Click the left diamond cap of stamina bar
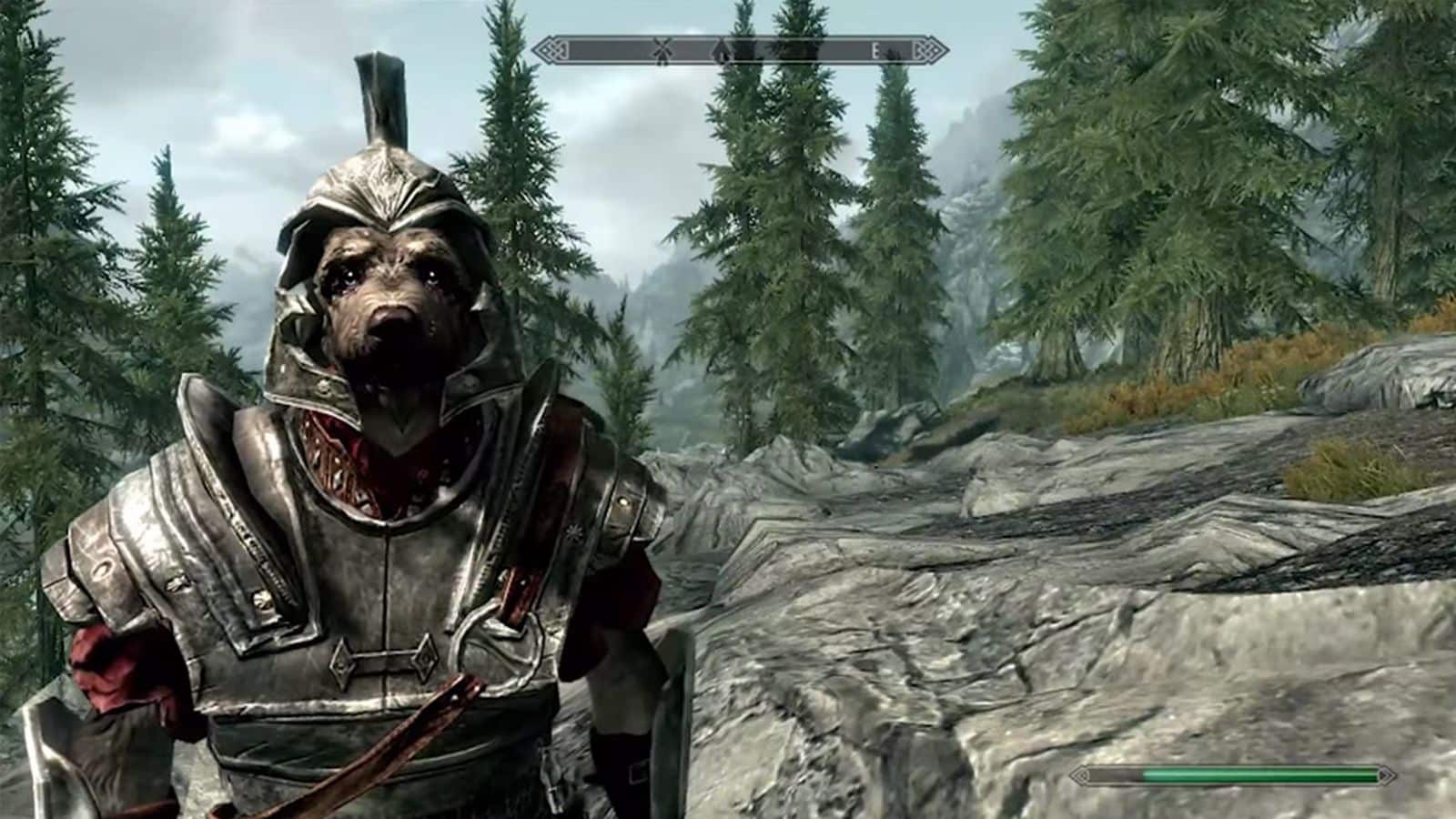Image resolution: width=1456 pixels, height=819 pixels. click(1083, 774)
